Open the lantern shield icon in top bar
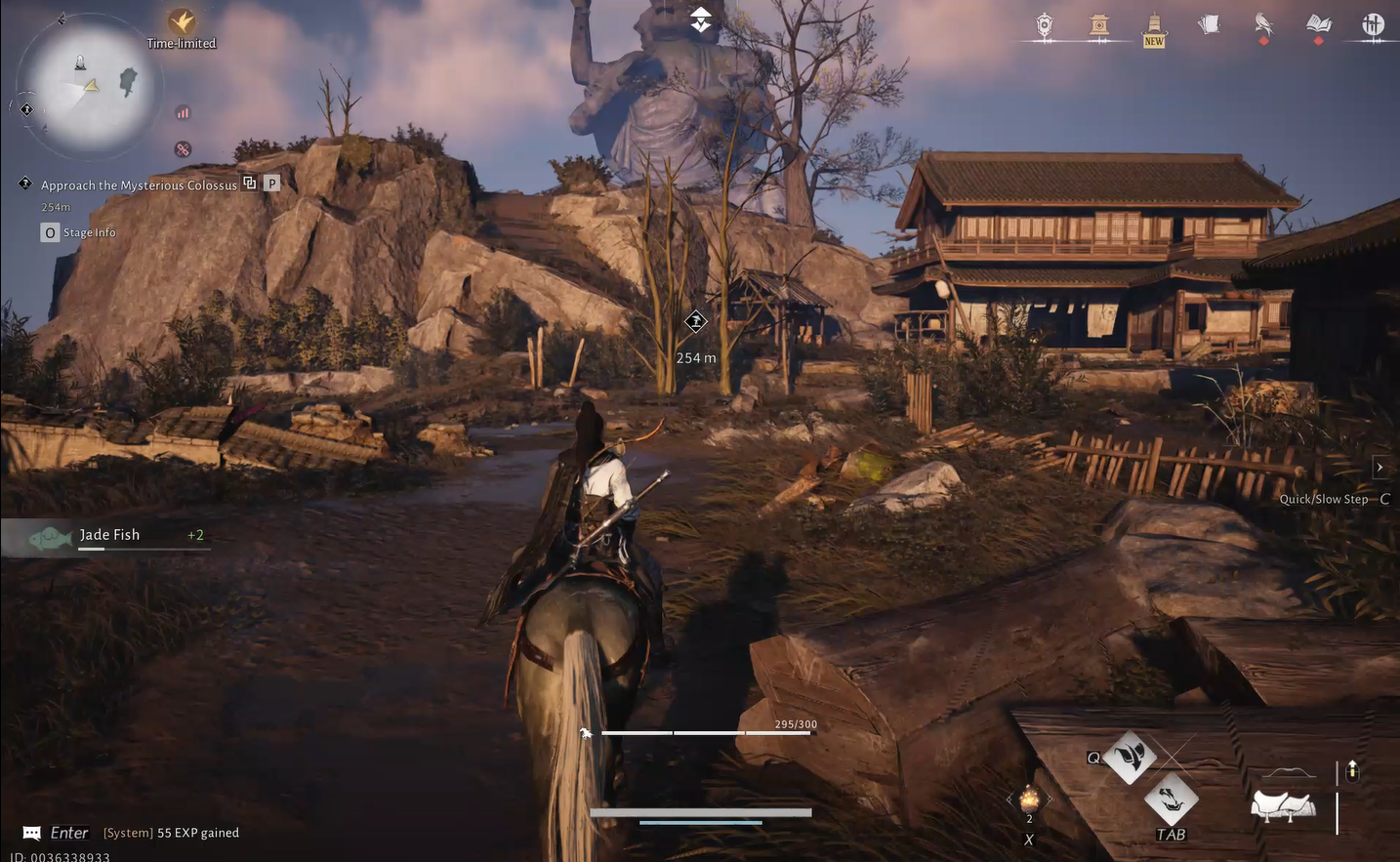This screenshot has height=862, width=1400. [1045, 25]
